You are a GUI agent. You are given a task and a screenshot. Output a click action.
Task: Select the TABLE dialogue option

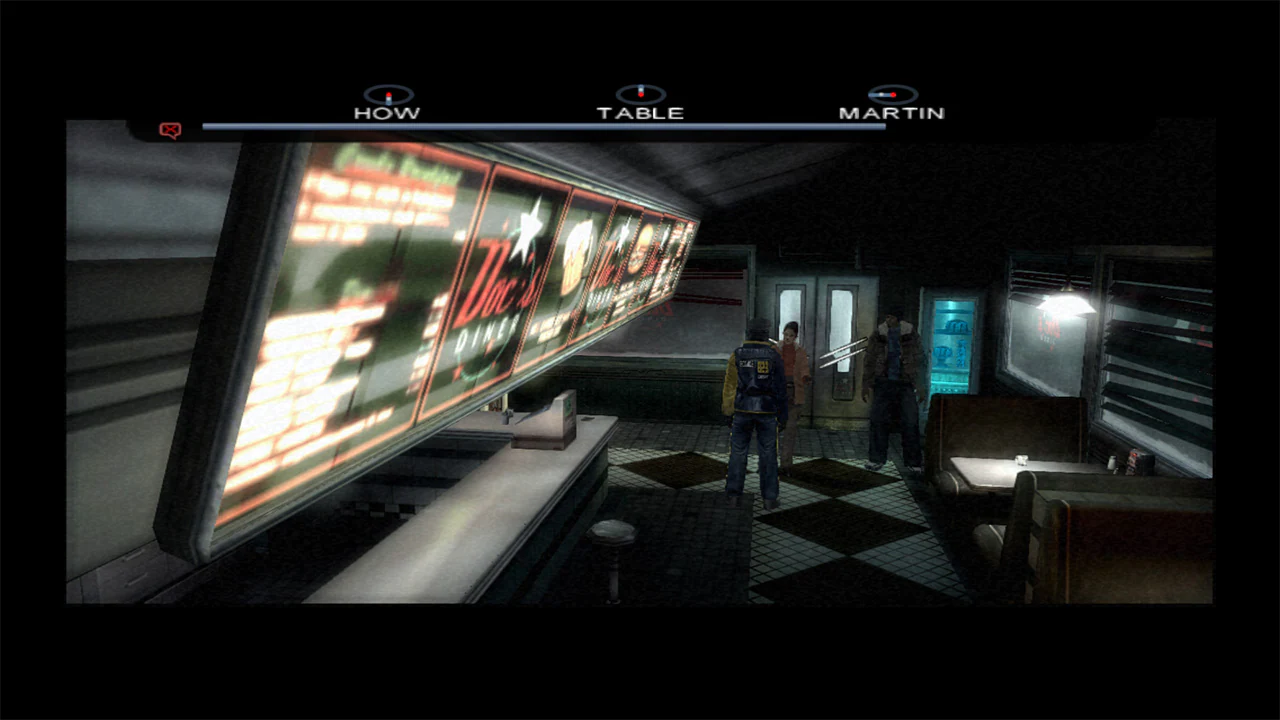(x=641, y=112)
